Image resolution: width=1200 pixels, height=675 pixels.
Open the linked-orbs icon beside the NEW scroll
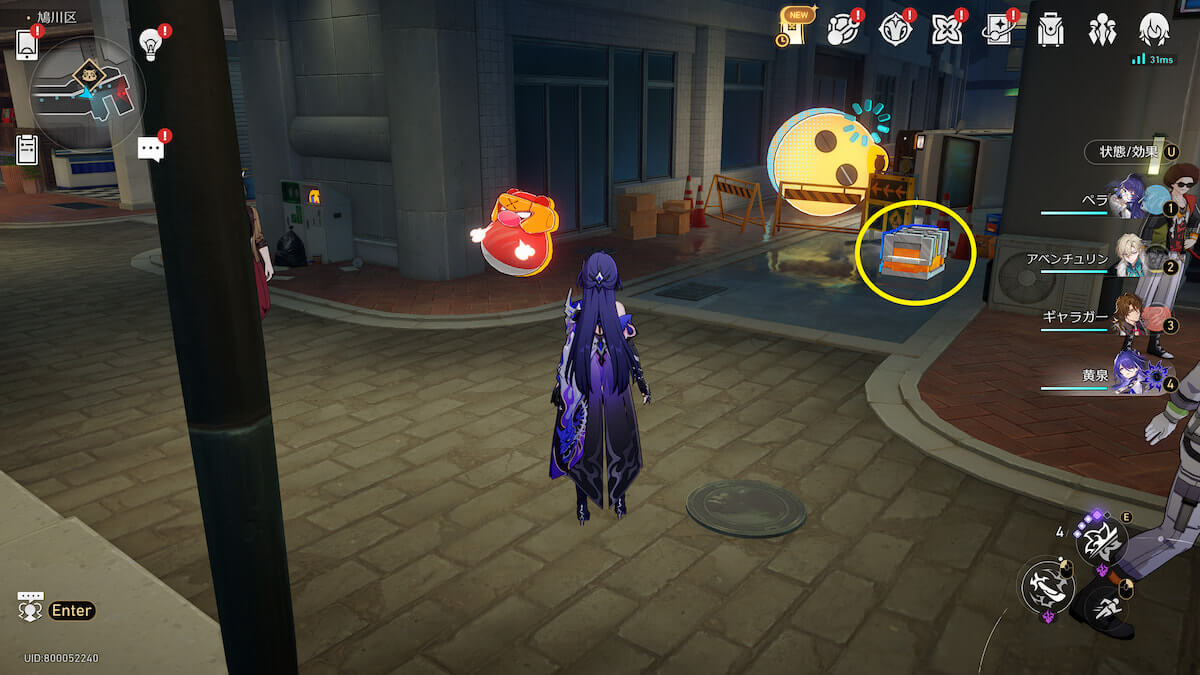[x=843, y=30]
